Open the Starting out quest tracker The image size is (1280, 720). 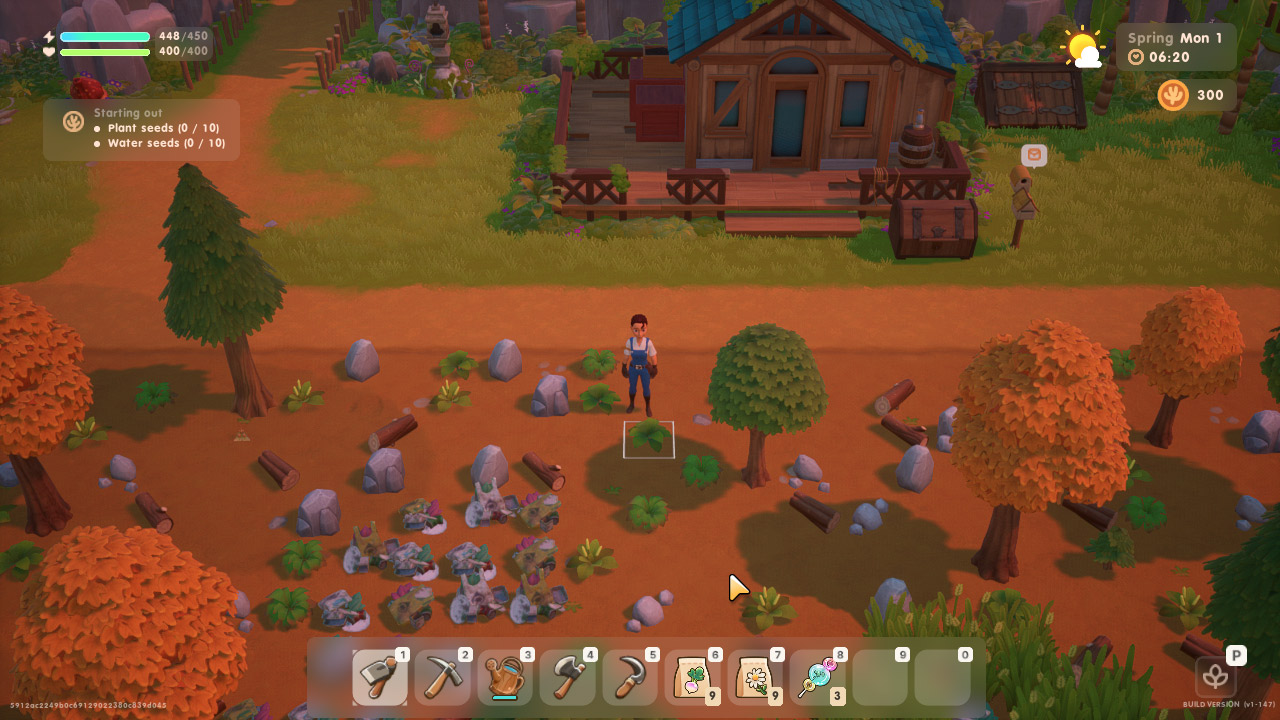click(x=141, y=129)
